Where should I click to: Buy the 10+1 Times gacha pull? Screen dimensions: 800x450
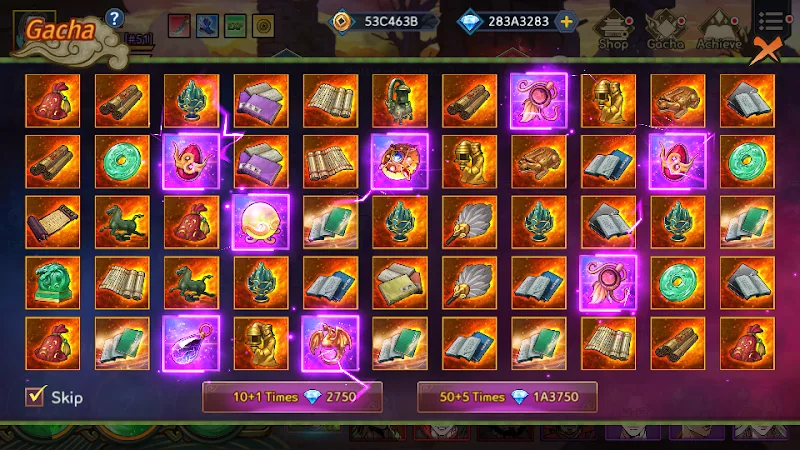(280, 397)
